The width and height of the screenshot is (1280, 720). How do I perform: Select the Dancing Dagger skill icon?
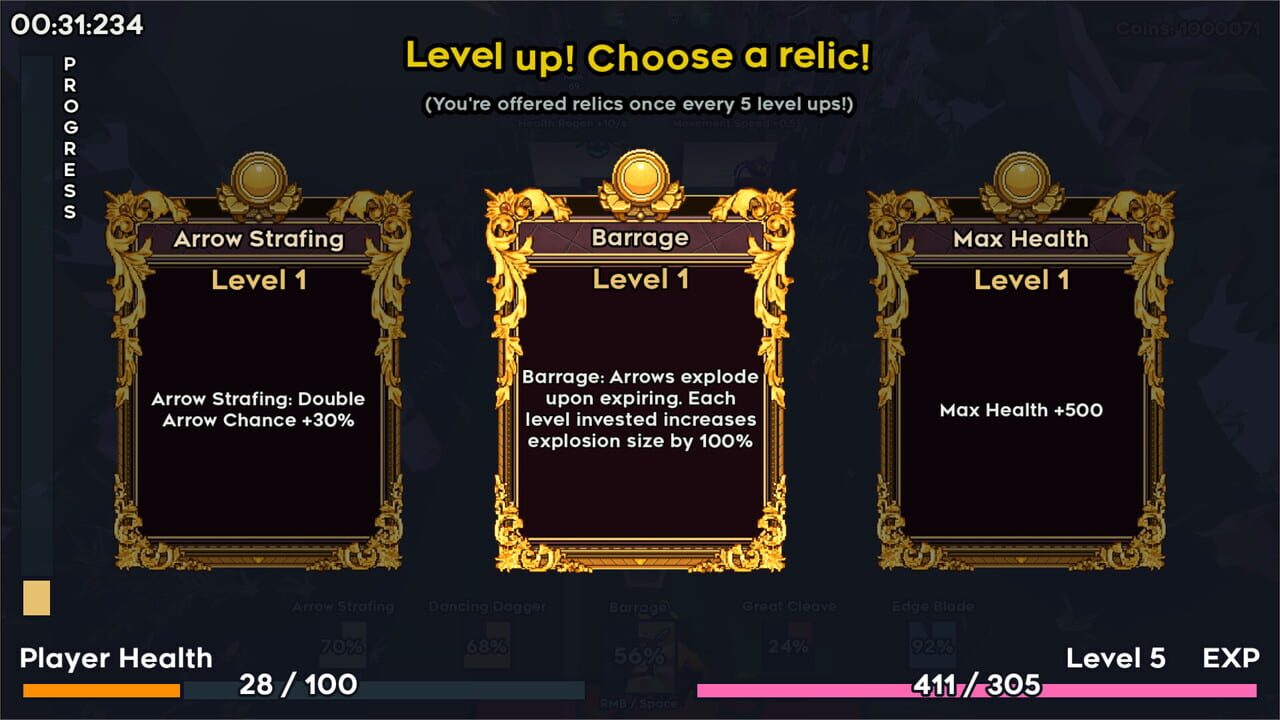point(487,640)
